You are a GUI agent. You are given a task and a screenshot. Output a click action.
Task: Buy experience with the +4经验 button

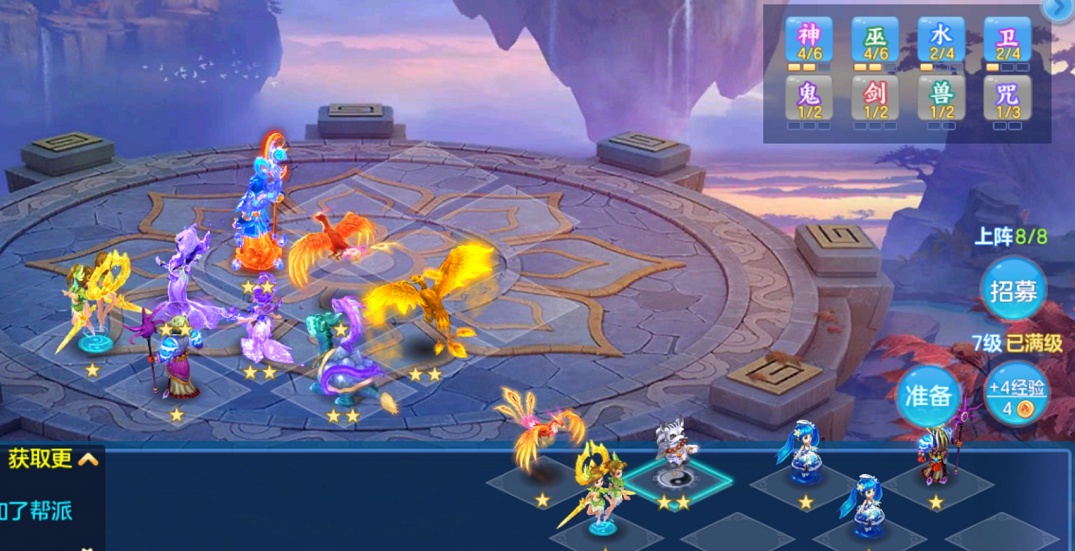click(x=1017, y=394)
